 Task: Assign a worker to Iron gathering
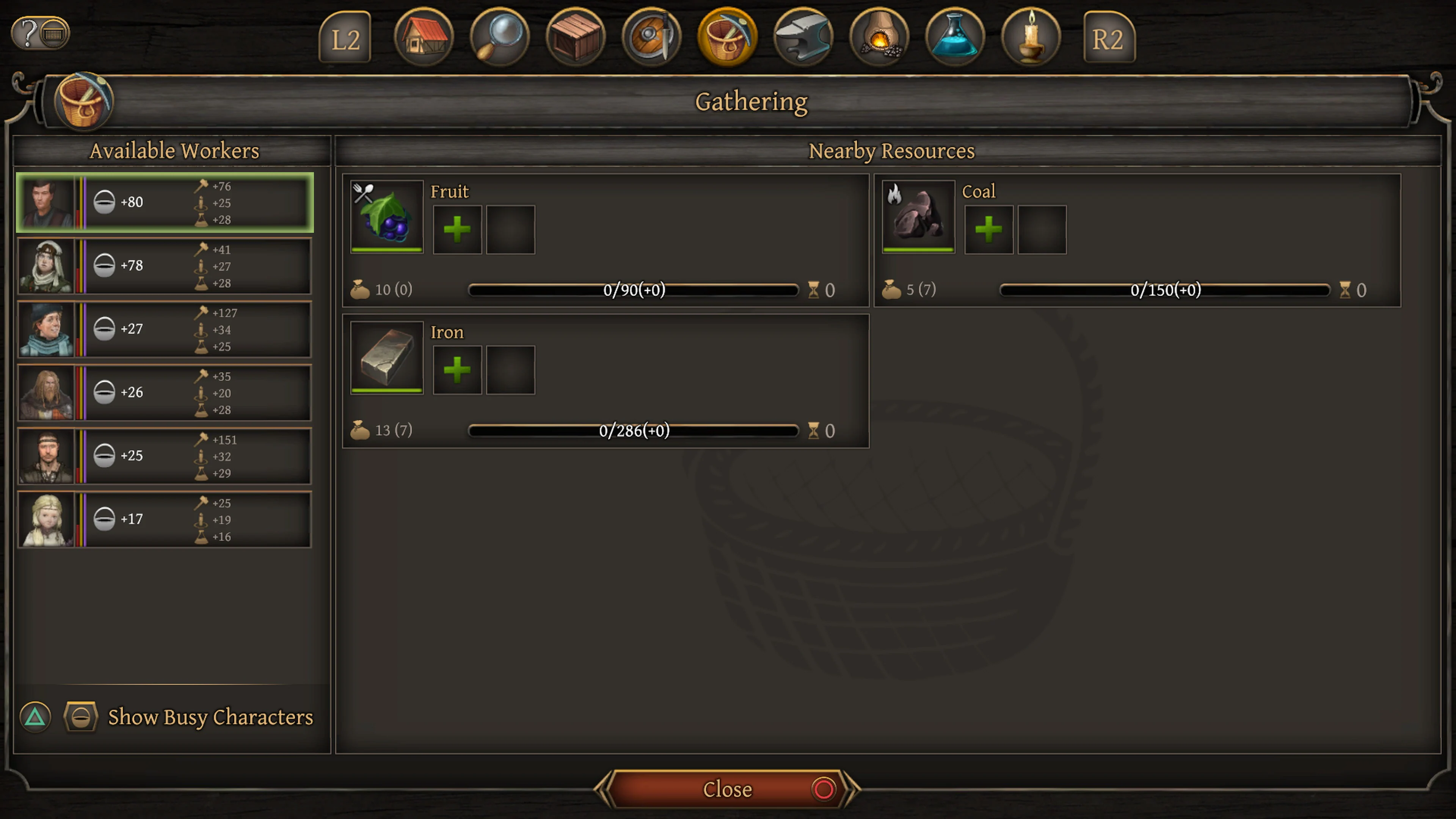click(457, 370)
